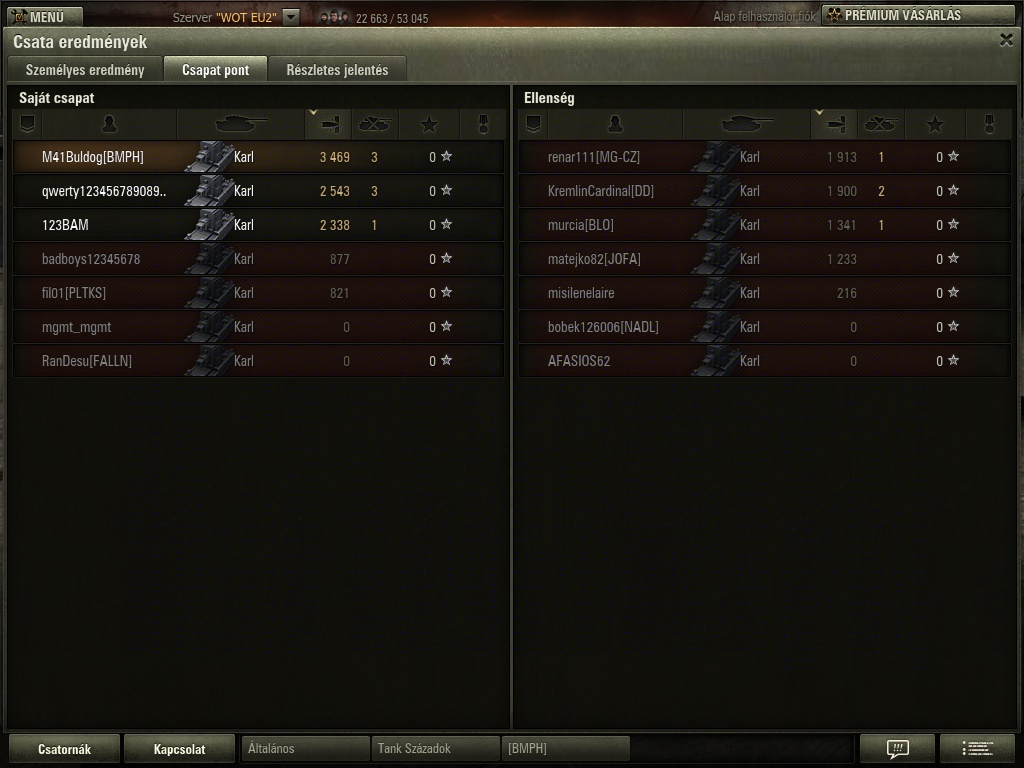Click the speech bubble notifications button

897,748
